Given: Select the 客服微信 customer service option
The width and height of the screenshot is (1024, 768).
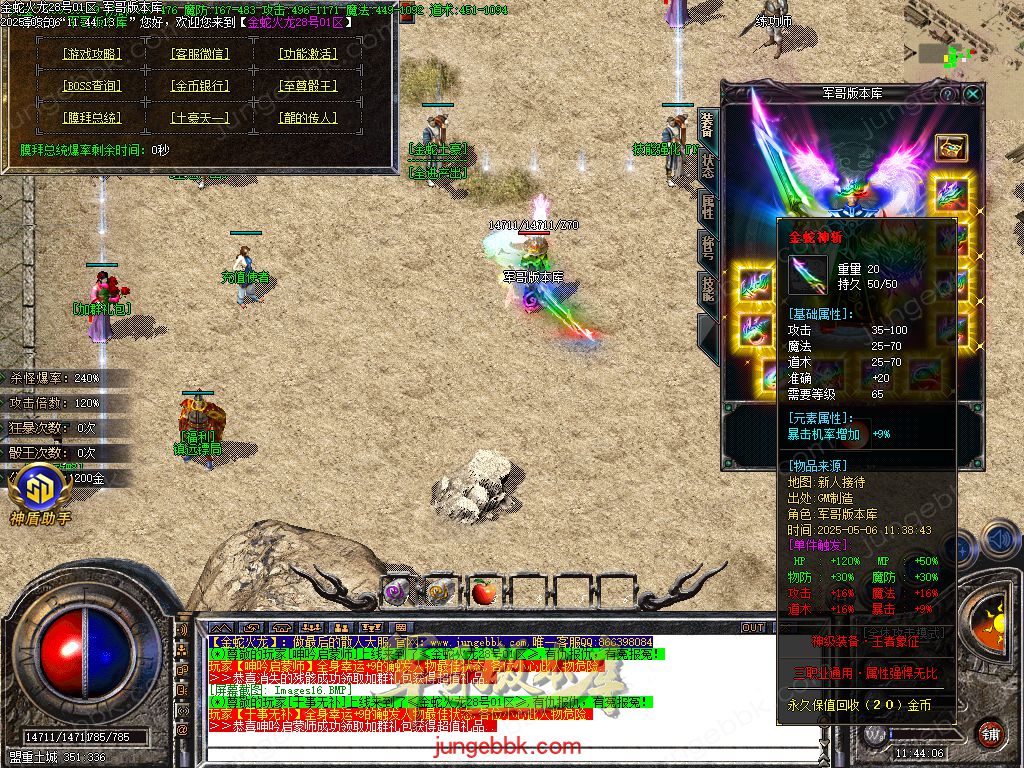Looking at the screenshot, I should tap(199, 54).
